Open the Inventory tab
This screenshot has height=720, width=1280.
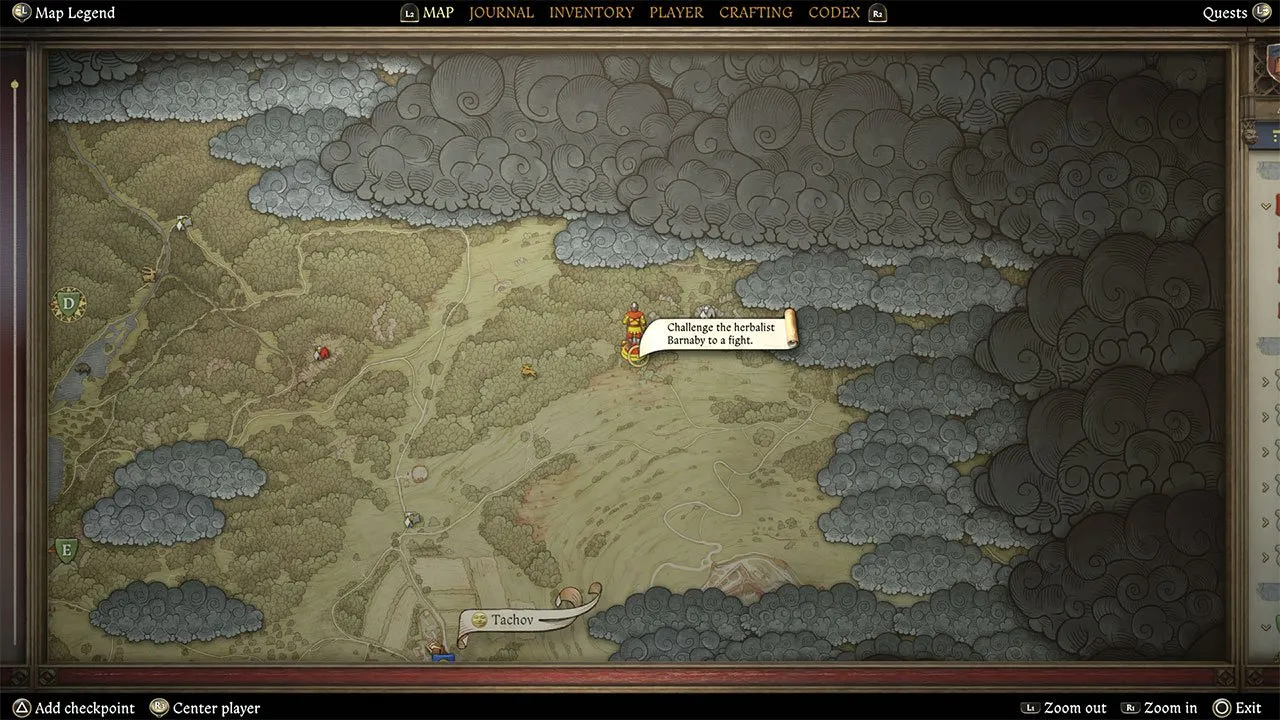591,13
